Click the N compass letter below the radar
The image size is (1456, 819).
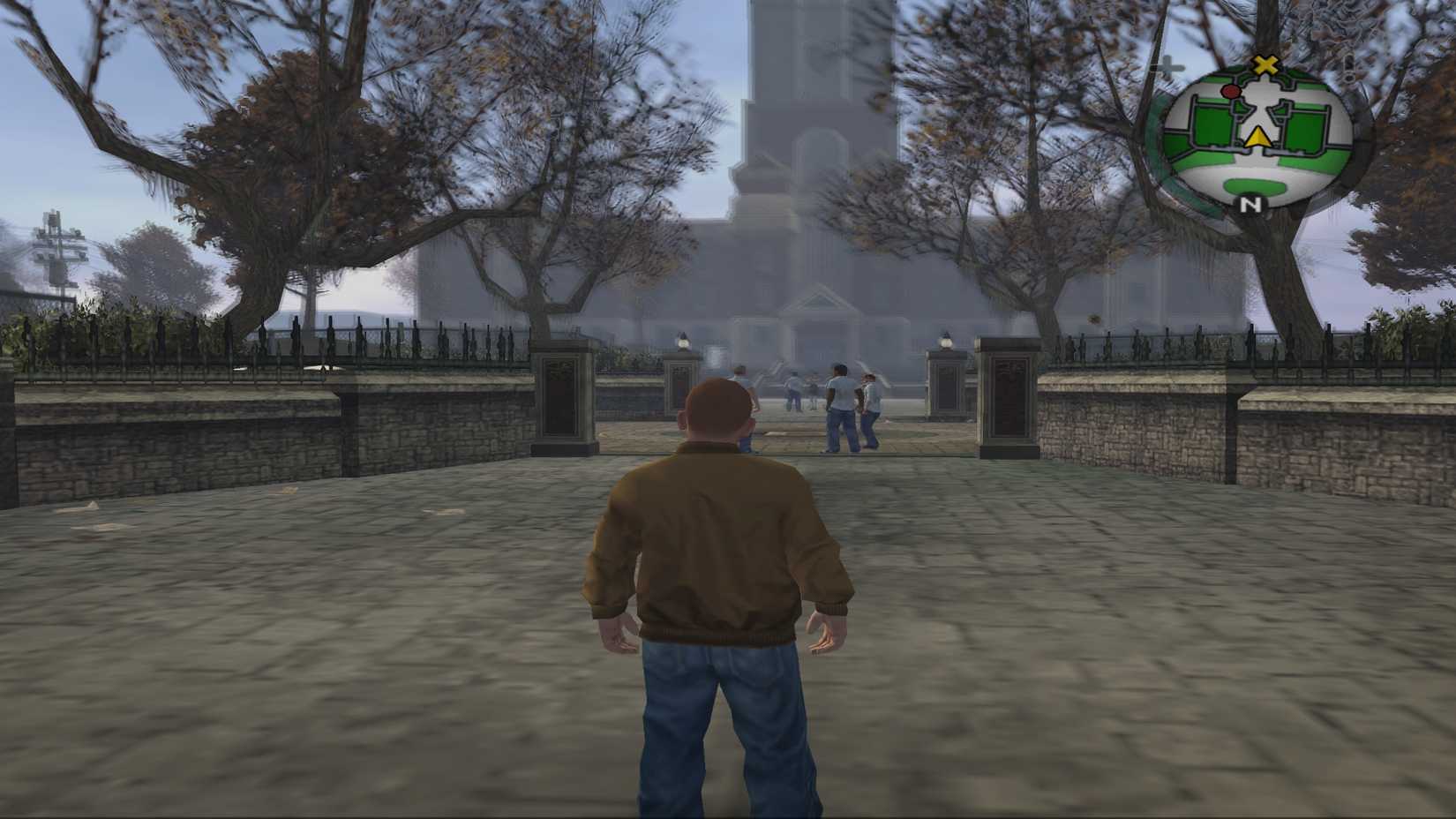click(x=1250, y=204)
